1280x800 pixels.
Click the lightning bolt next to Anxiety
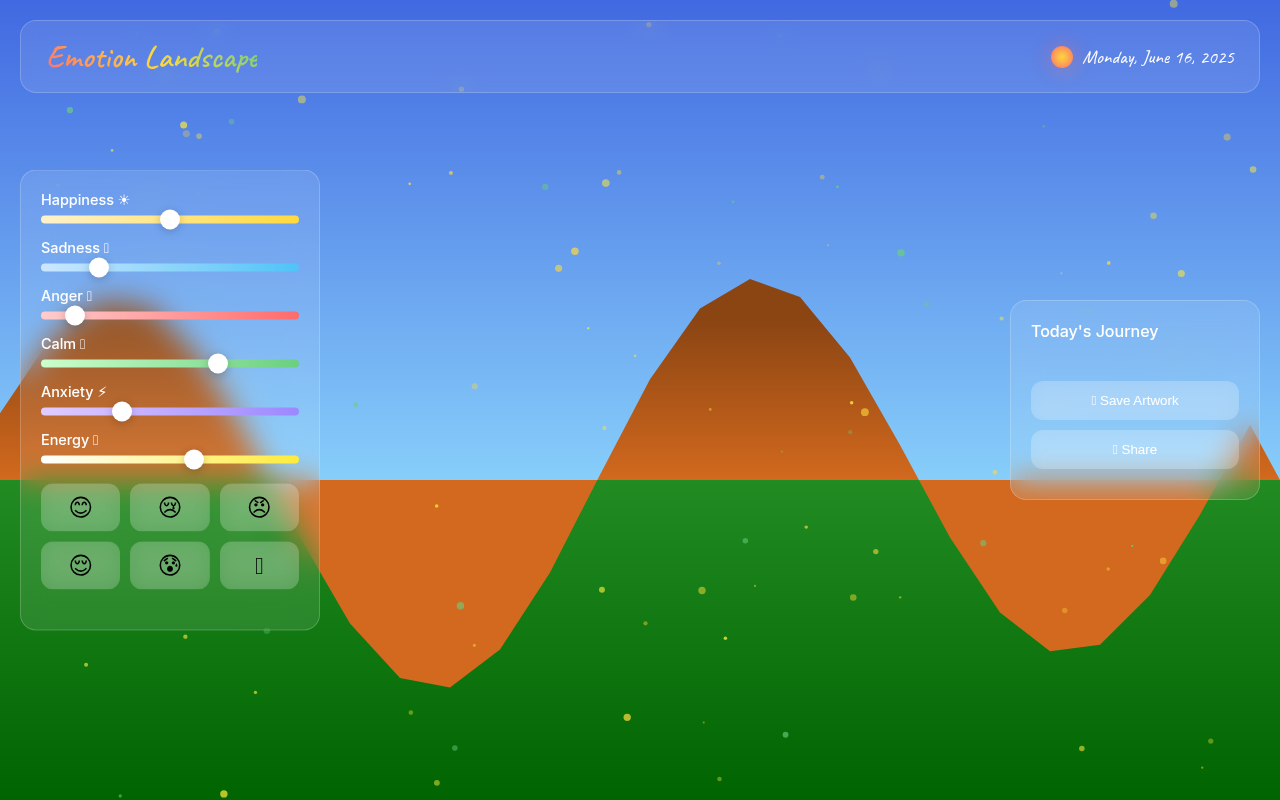(x=102, y=391)
